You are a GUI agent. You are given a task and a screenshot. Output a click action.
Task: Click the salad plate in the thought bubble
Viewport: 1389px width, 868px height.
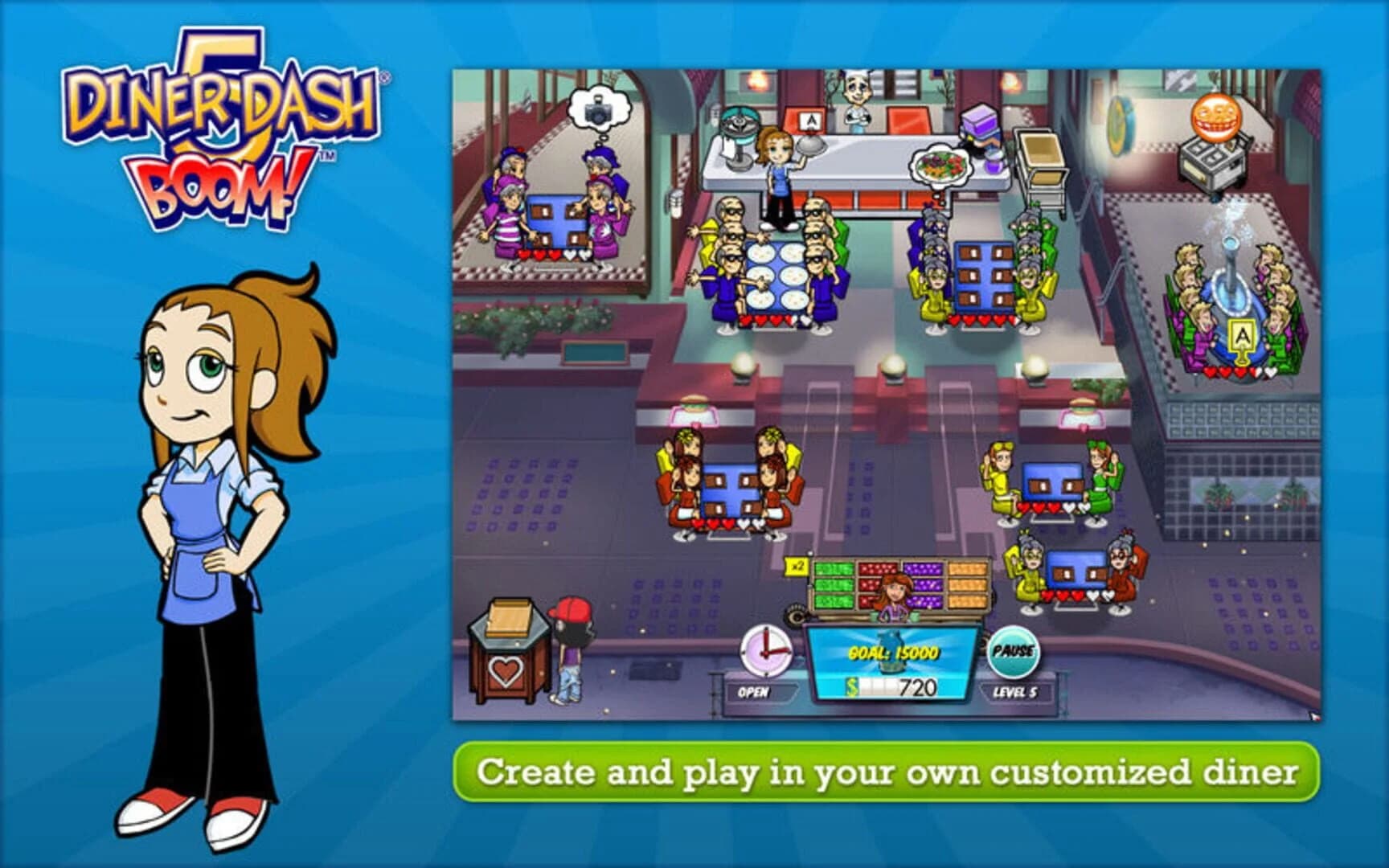[x=940, y=165]
